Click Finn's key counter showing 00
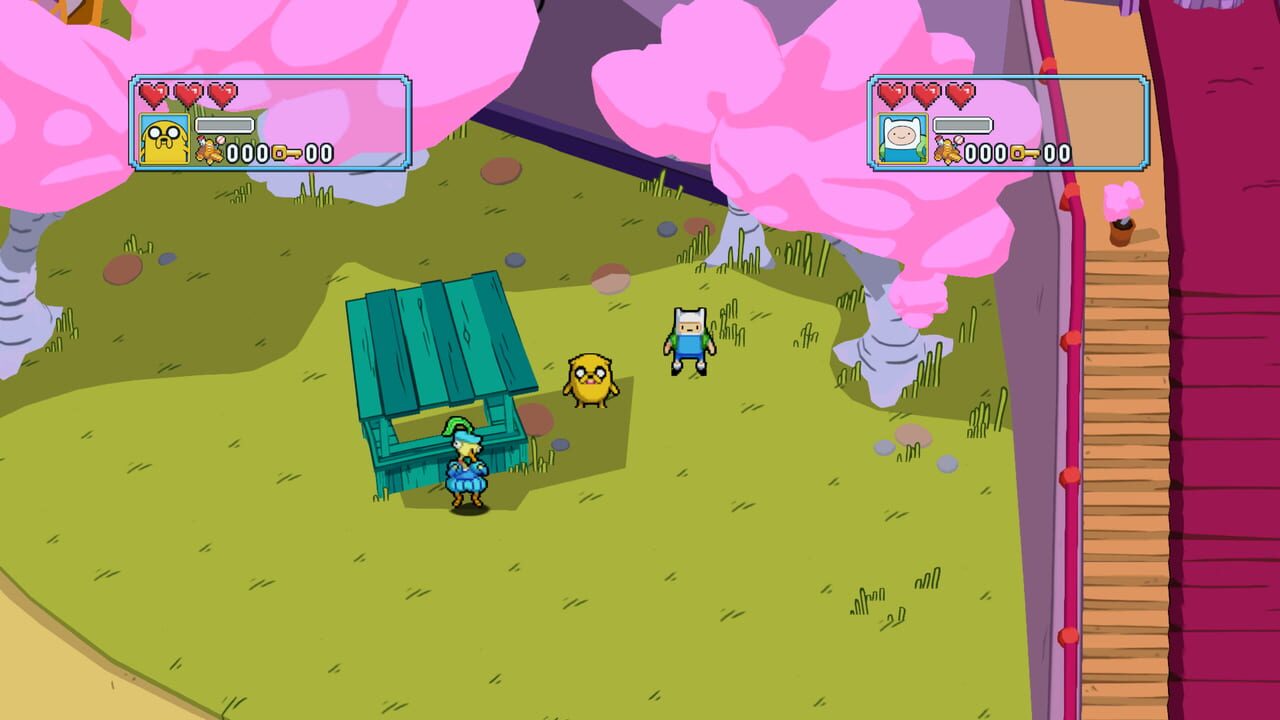Viewport: 1280px width, 720px height. pos(1057,152)
